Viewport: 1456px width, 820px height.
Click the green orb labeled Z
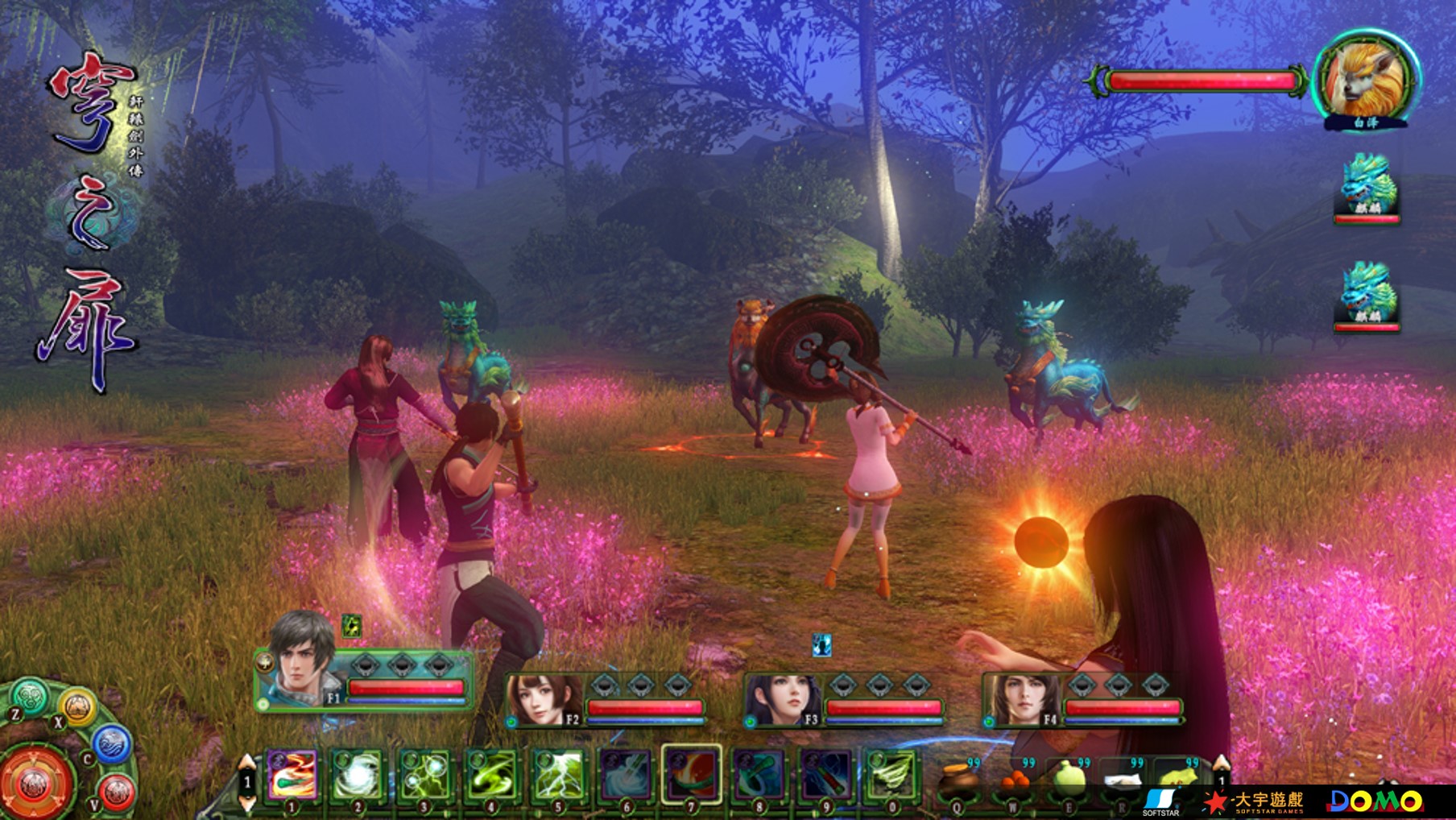click(31, 695)
